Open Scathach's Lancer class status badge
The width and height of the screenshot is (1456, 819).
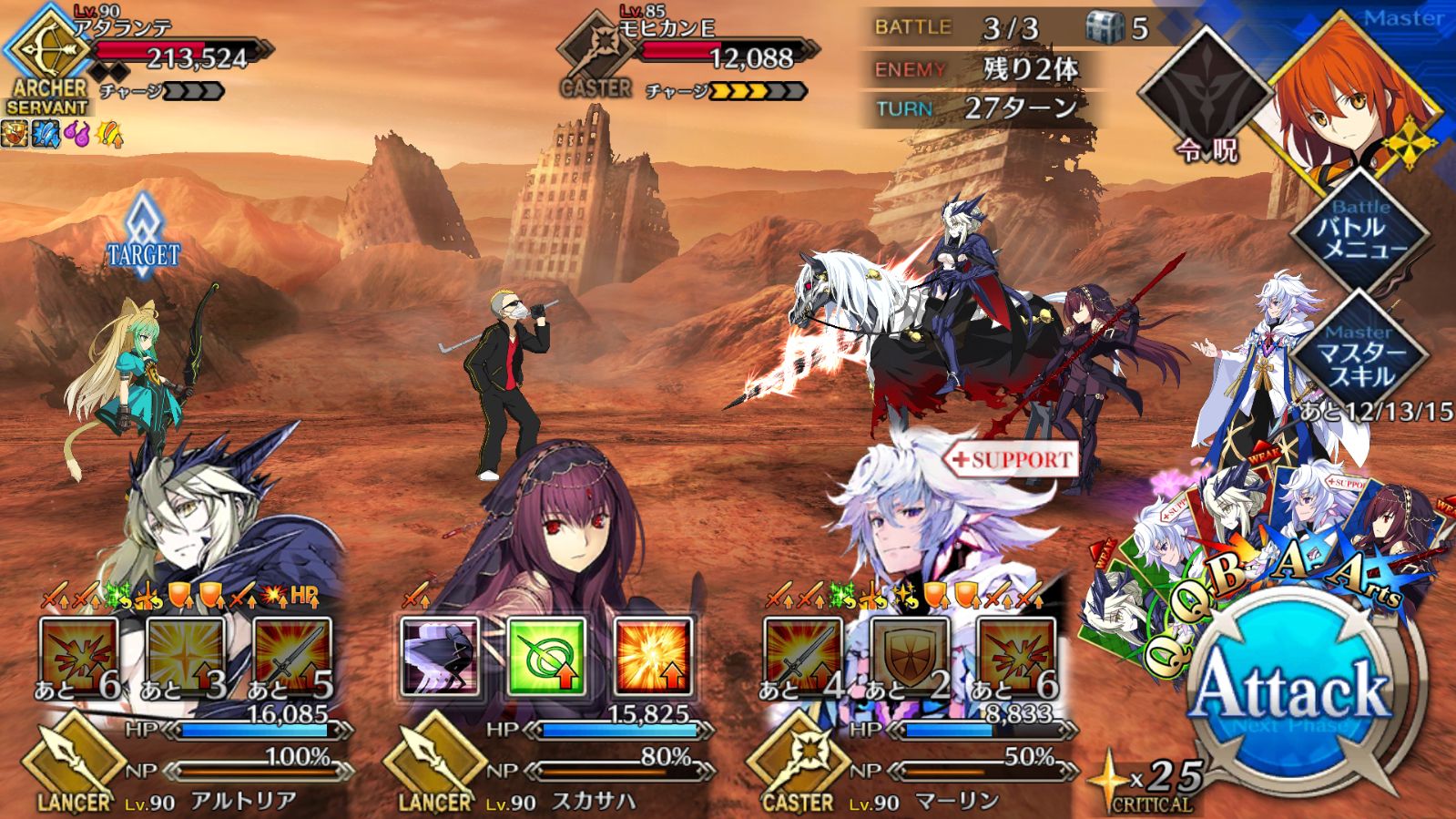[x=434, y=767]
